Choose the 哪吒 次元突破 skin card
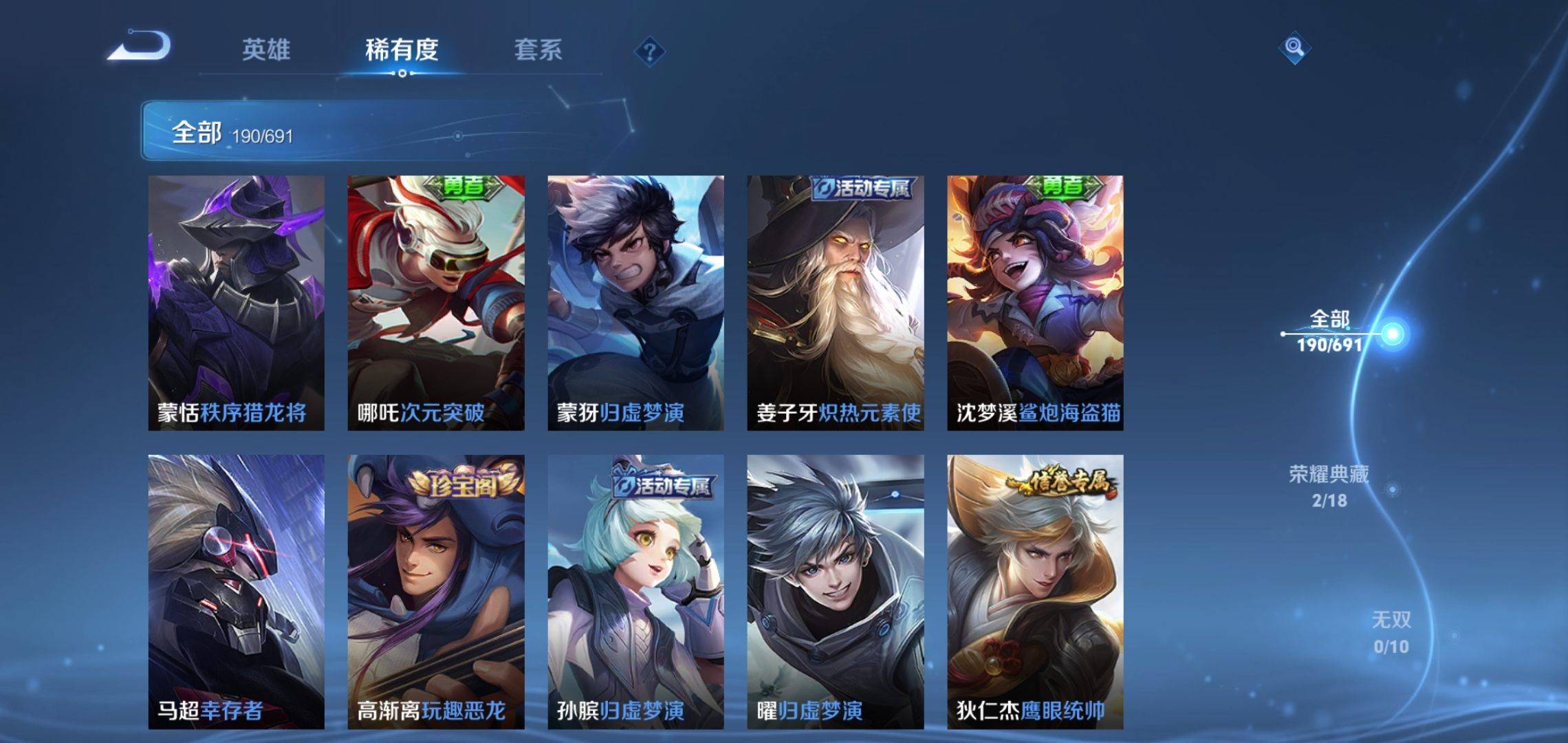This screenshot has width=1568, height=743. pos(435,303)
